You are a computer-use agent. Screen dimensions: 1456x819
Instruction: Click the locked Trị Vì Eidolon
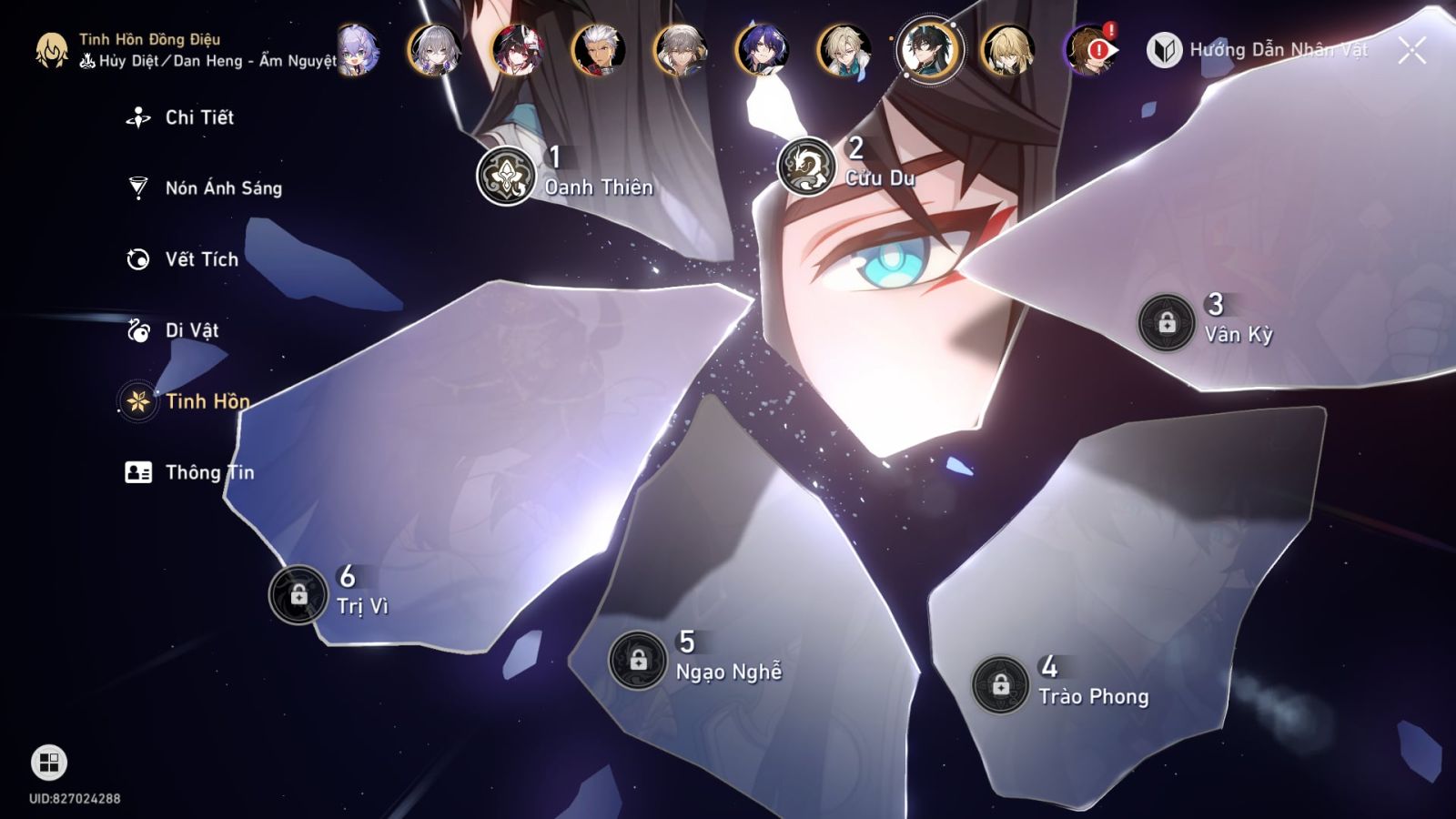coord(298,593)
